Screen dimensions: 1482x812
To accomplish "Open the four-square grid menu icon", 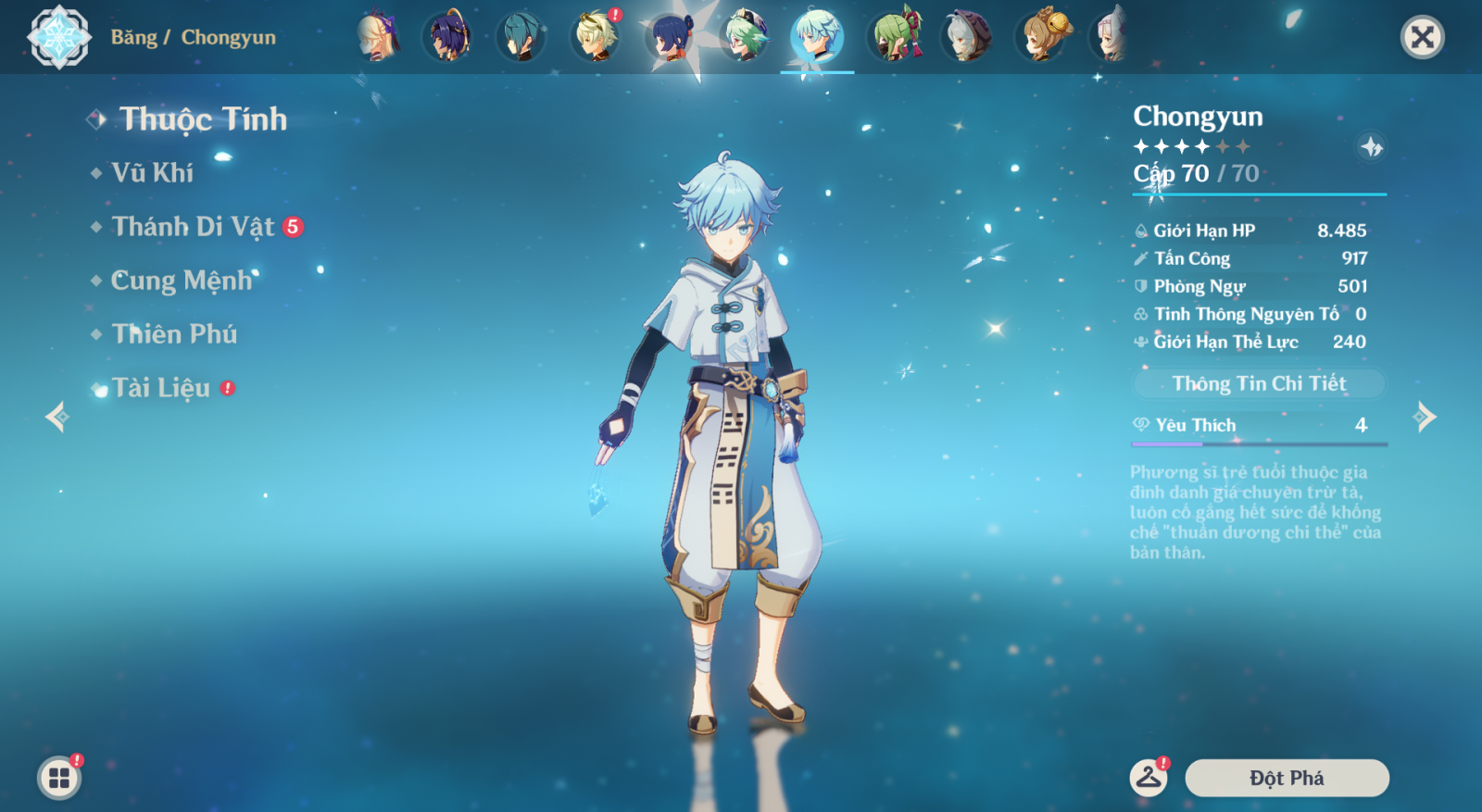I will [59, 778].
